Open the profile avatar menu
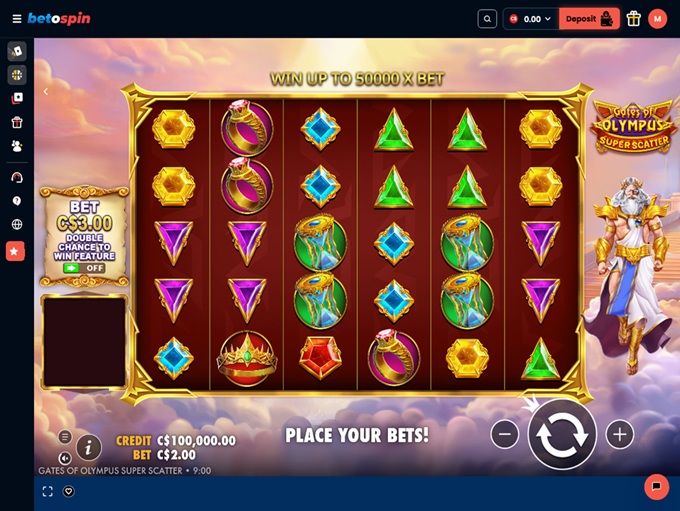The image size is (680, 511). (x=657, y=18)
